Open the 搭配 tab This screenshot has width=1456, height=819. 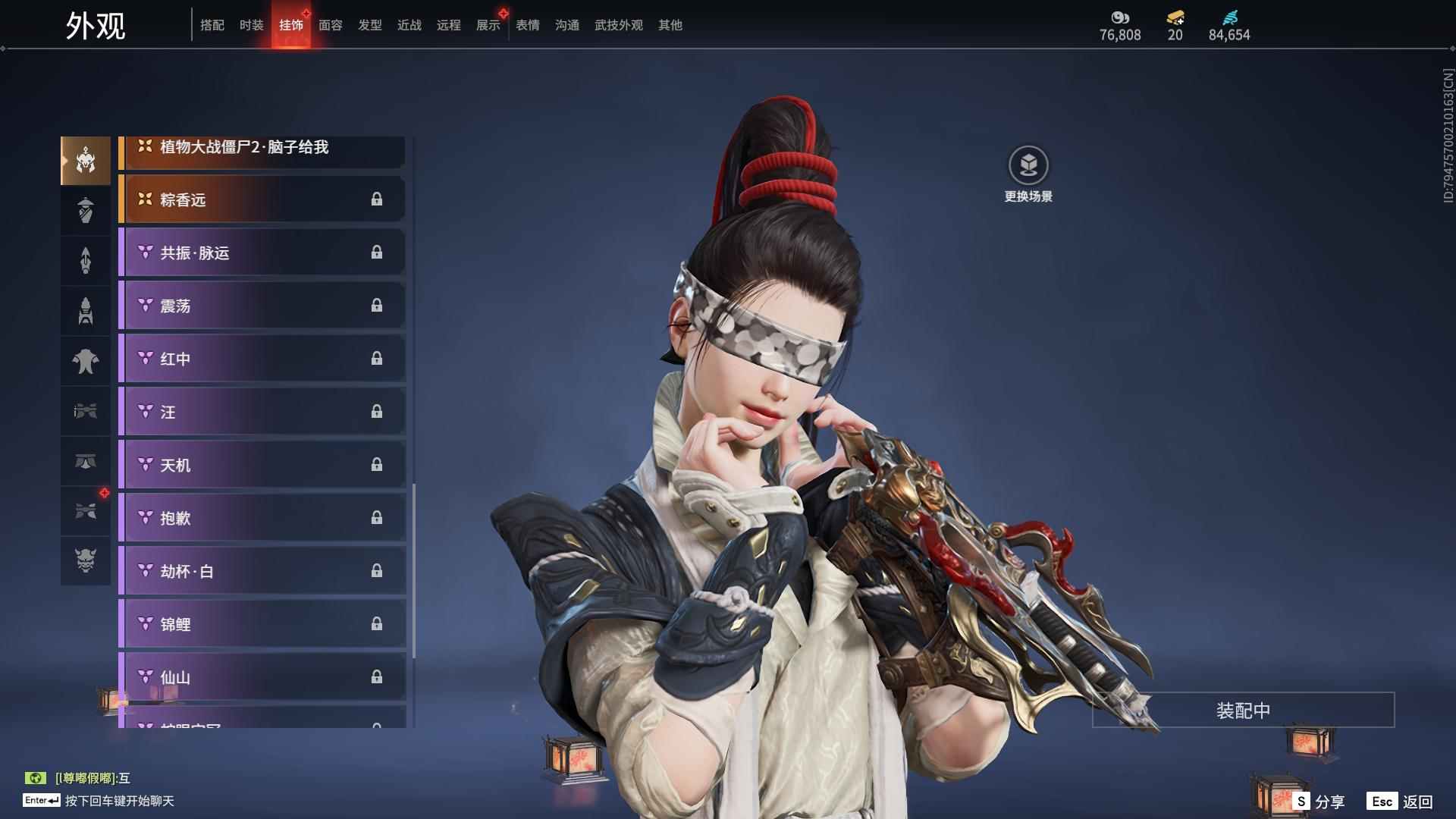[212, 25]
